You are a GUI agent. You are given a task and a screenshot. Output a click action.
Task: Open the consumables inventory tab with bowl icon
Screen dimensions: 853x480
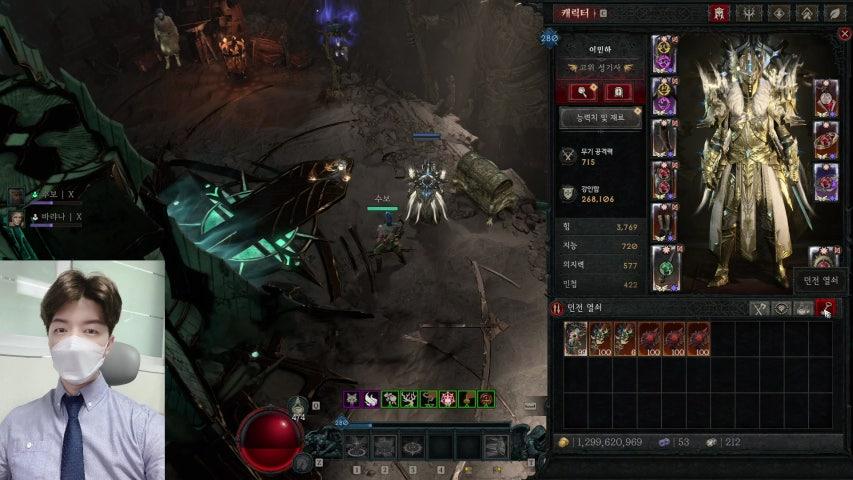coord(803,308)
